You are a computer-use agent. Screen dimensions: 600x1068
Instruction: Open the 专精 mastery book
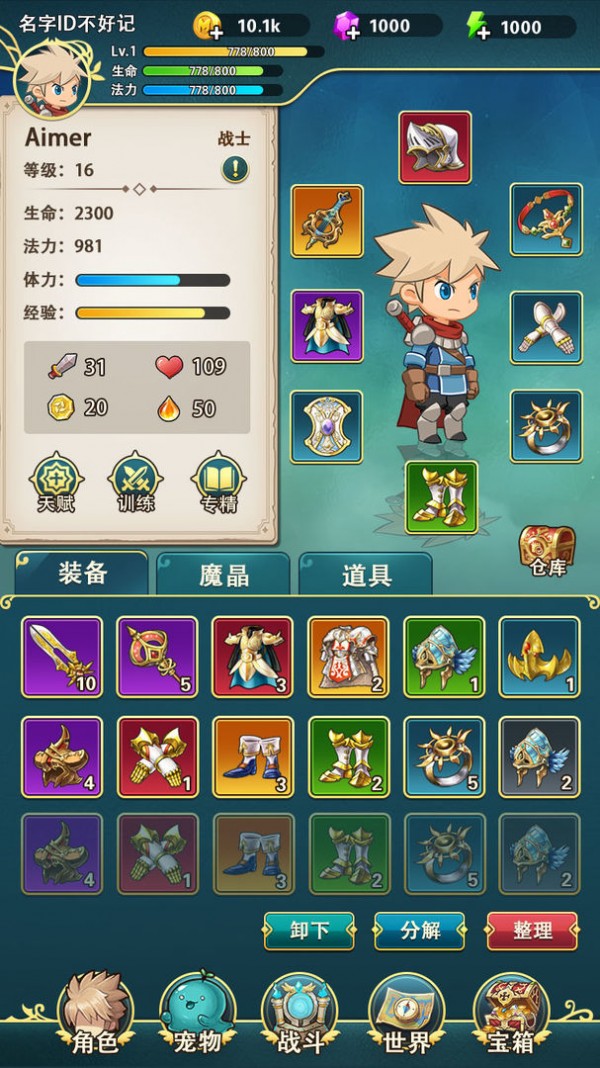click(x=217, y=482)
